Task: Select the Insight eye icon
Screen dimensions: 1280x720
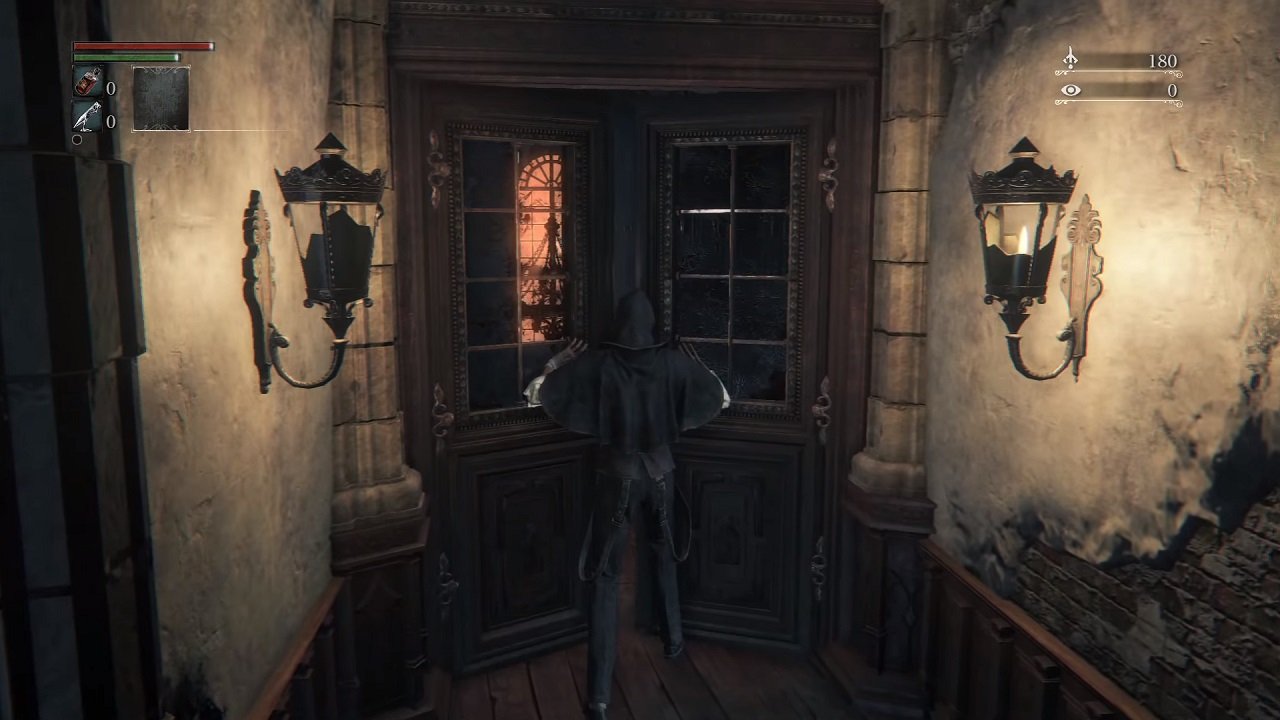Action: 1071,90
